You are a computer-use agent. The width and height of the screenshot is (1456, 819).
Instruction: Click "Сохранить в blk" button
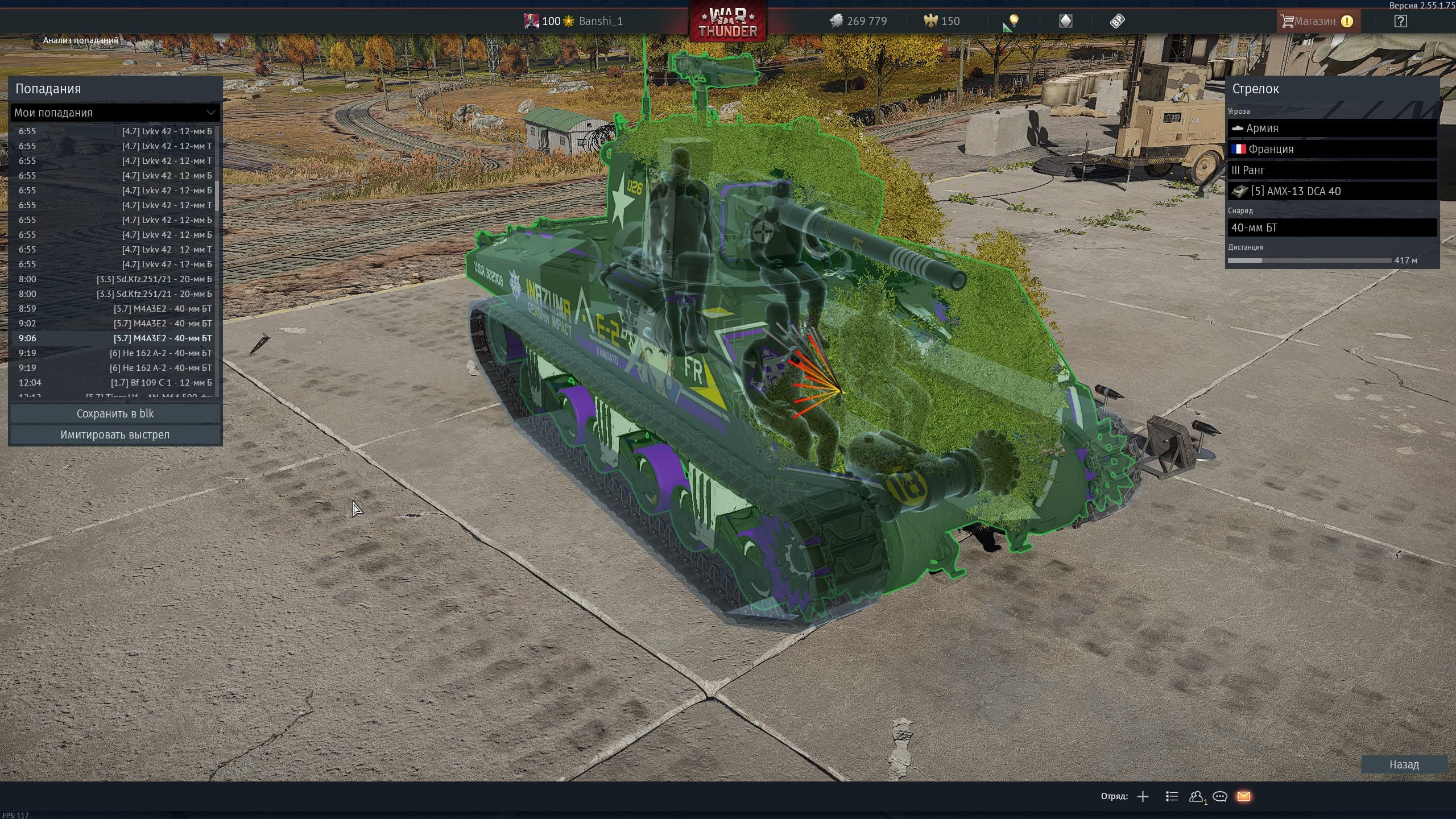click(115, 413)
